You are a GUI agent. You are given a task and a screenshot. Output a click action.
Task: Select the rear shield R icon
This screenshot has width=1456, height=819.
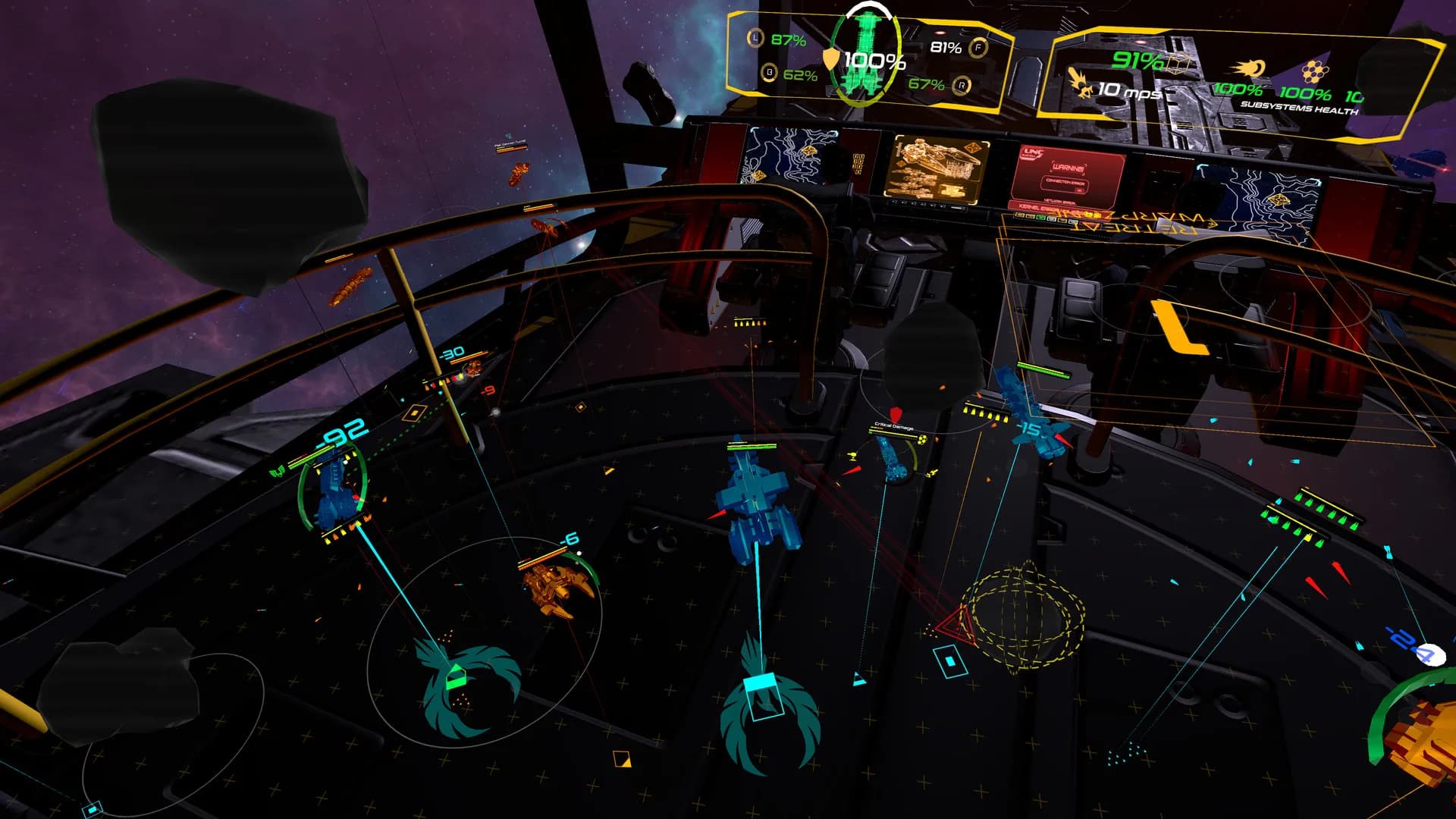pyautogui.click(x=962, y=85)
